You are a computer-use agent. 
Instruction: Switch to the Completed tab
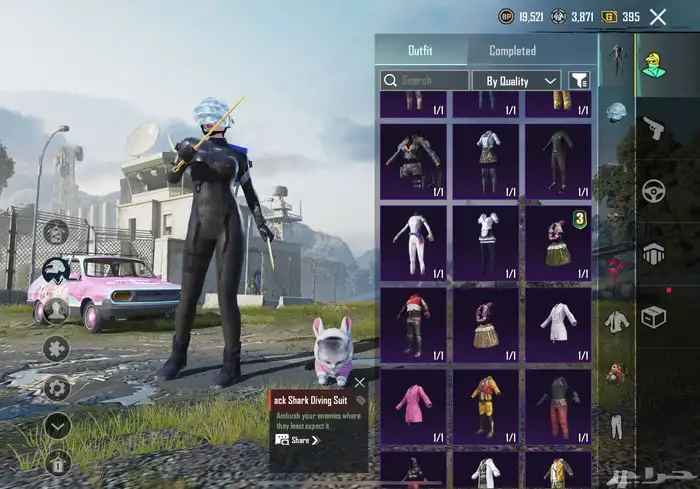click(x=512, y=51)
